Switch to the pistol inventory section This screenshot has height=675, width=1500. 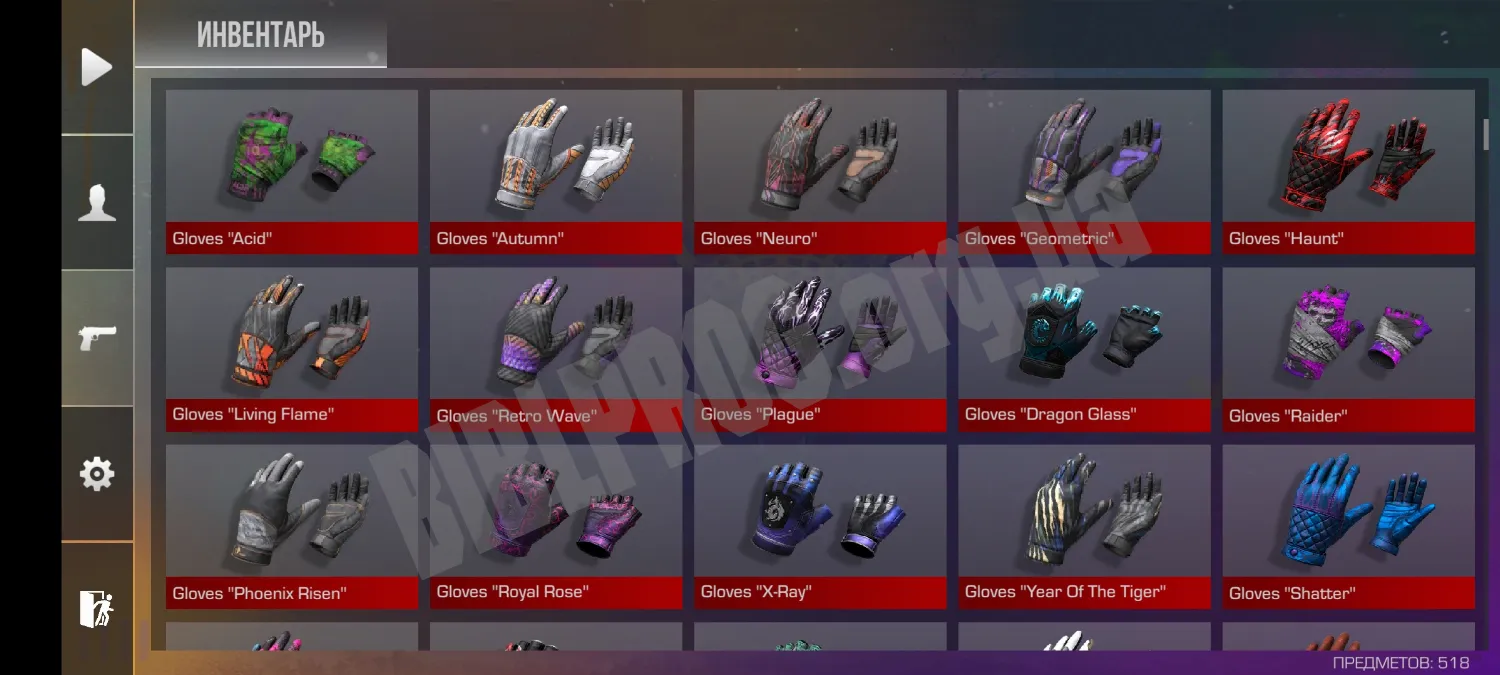tap(97, 338)
